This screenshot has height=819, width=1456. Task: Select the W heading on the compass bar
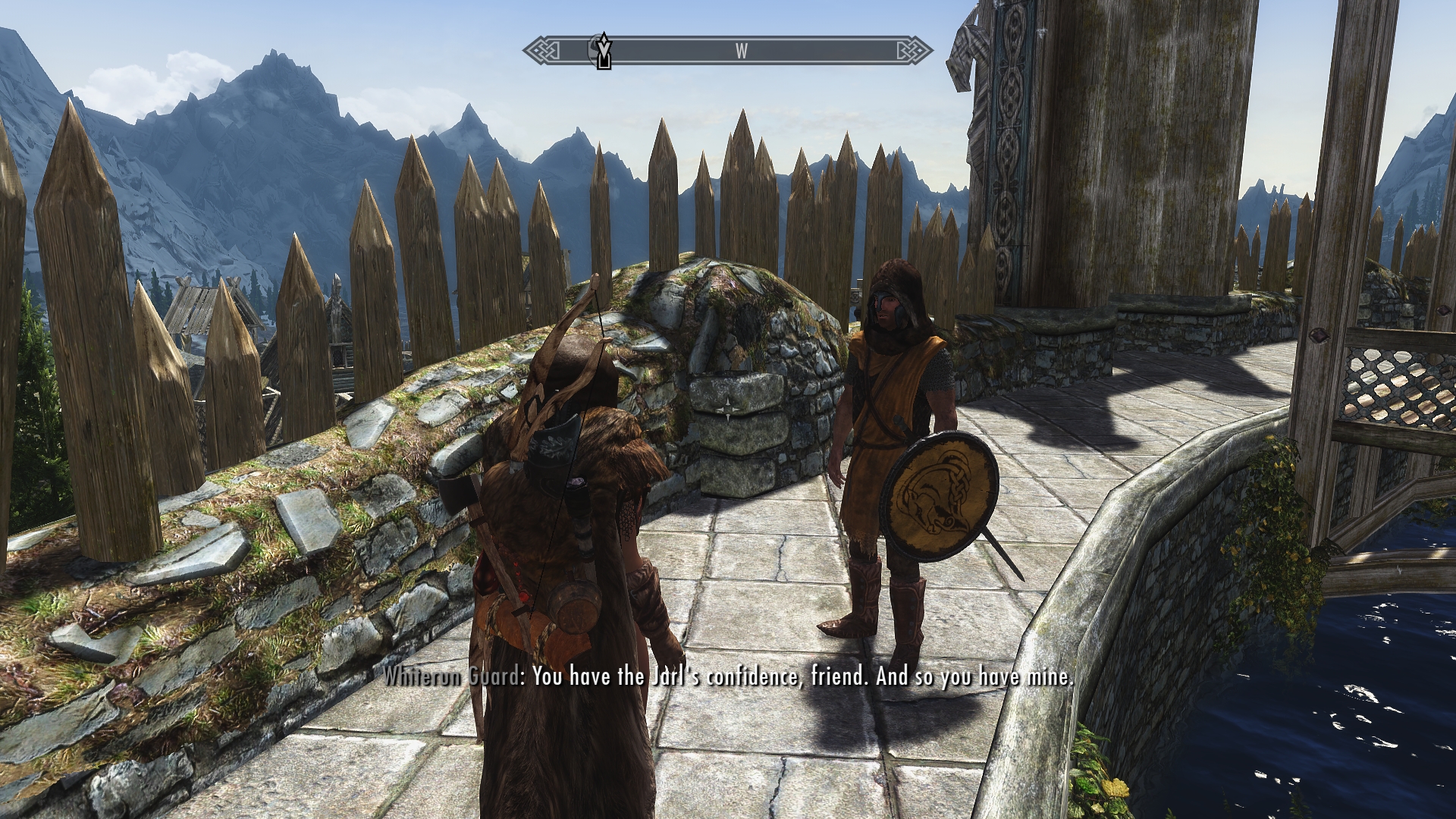pos(741,52)
